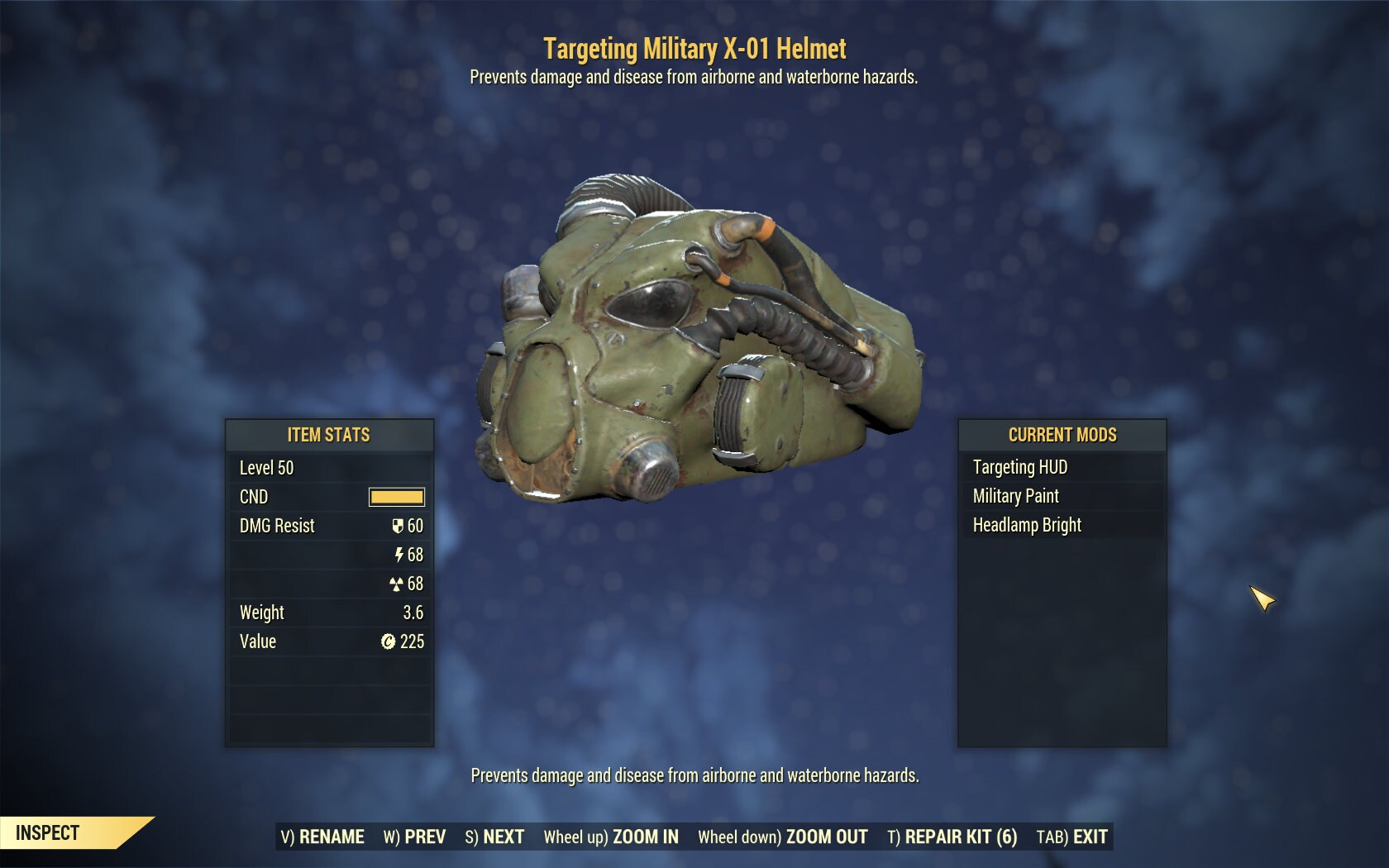Select the ITEM STATS panel header
Image resolution: width=1389 pixels, height=868 pixels.
329,435
